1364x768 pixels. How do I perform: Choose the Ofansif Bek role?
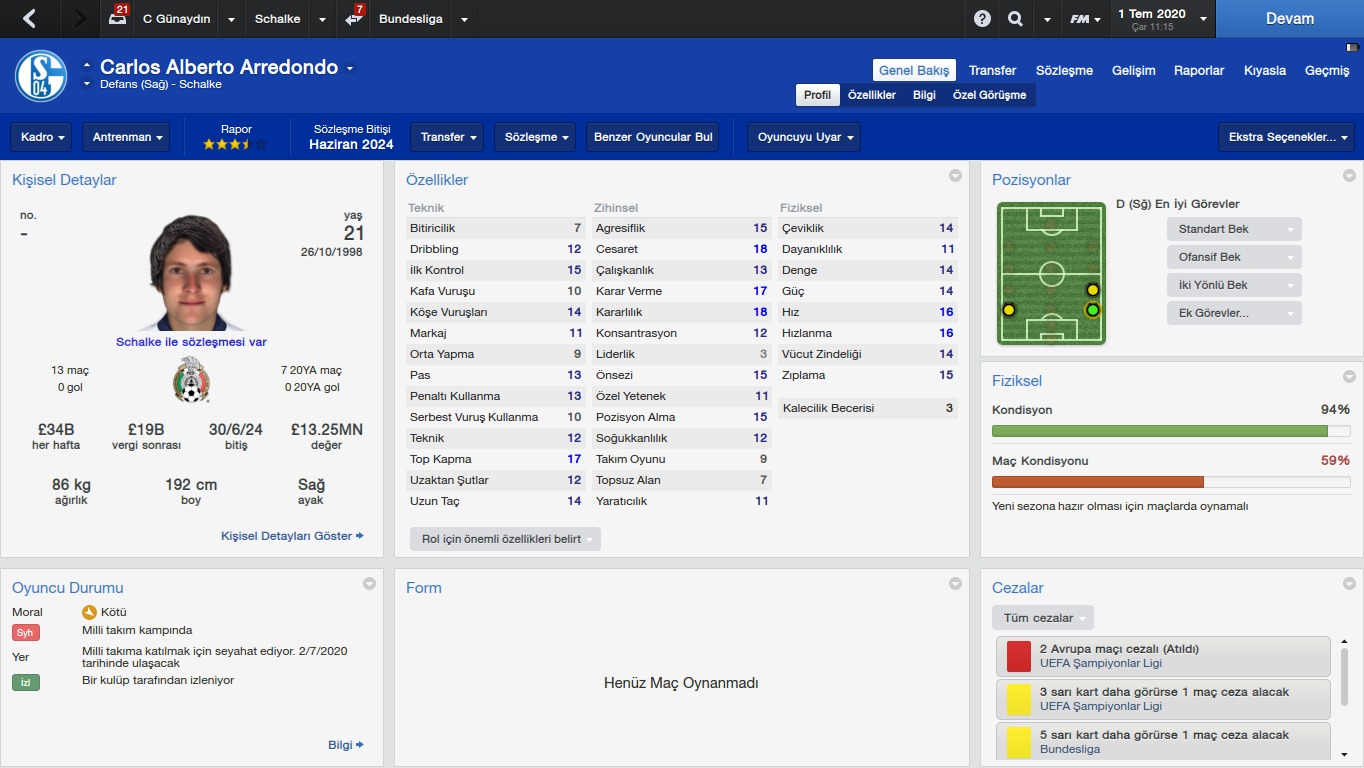coord(1233,257)
